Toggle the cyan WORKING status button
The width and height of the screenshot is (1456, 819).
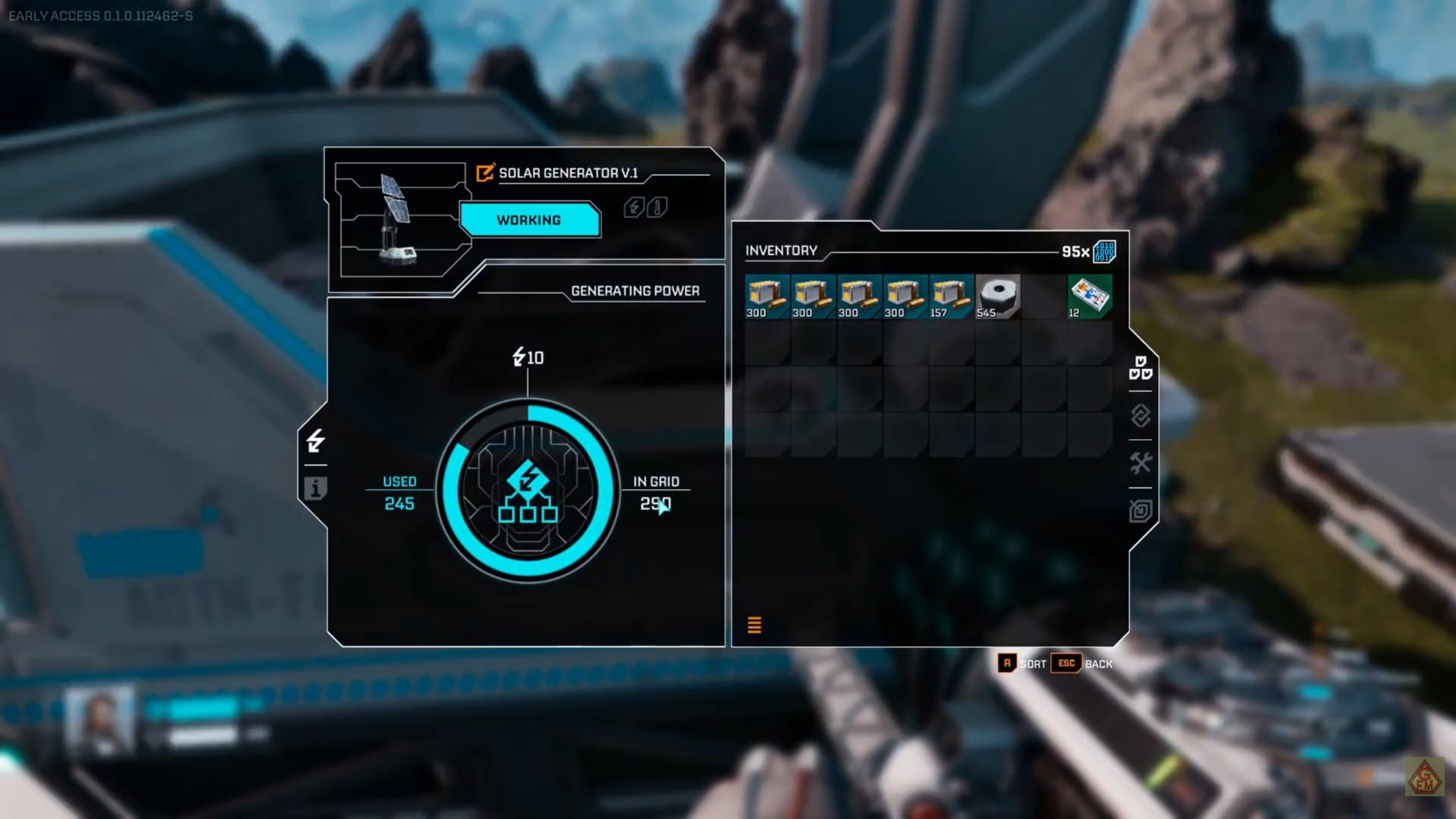click(529, 220)
